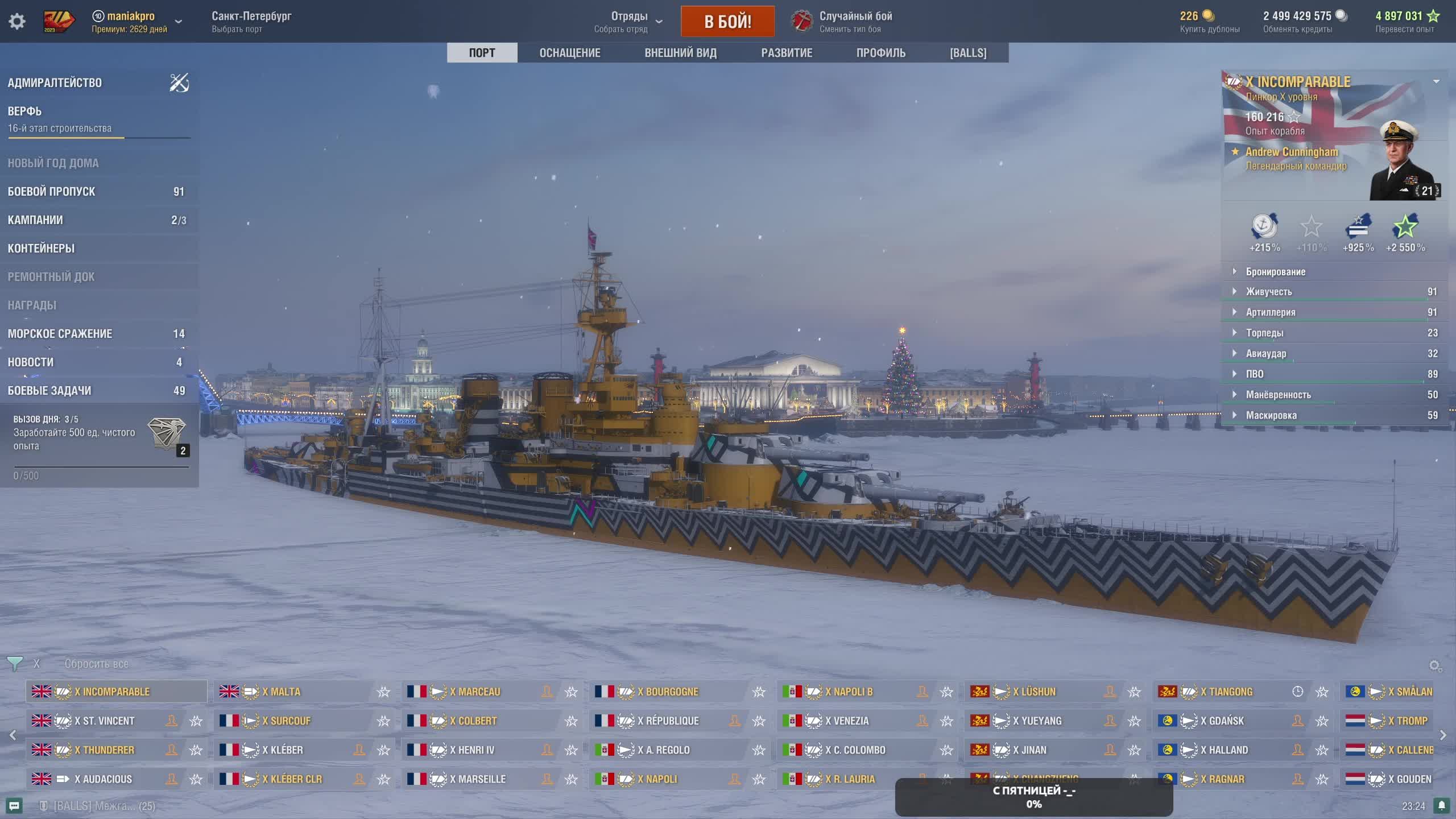Click the В БОЙ! battle button
1456x819 pixels.
727,22
